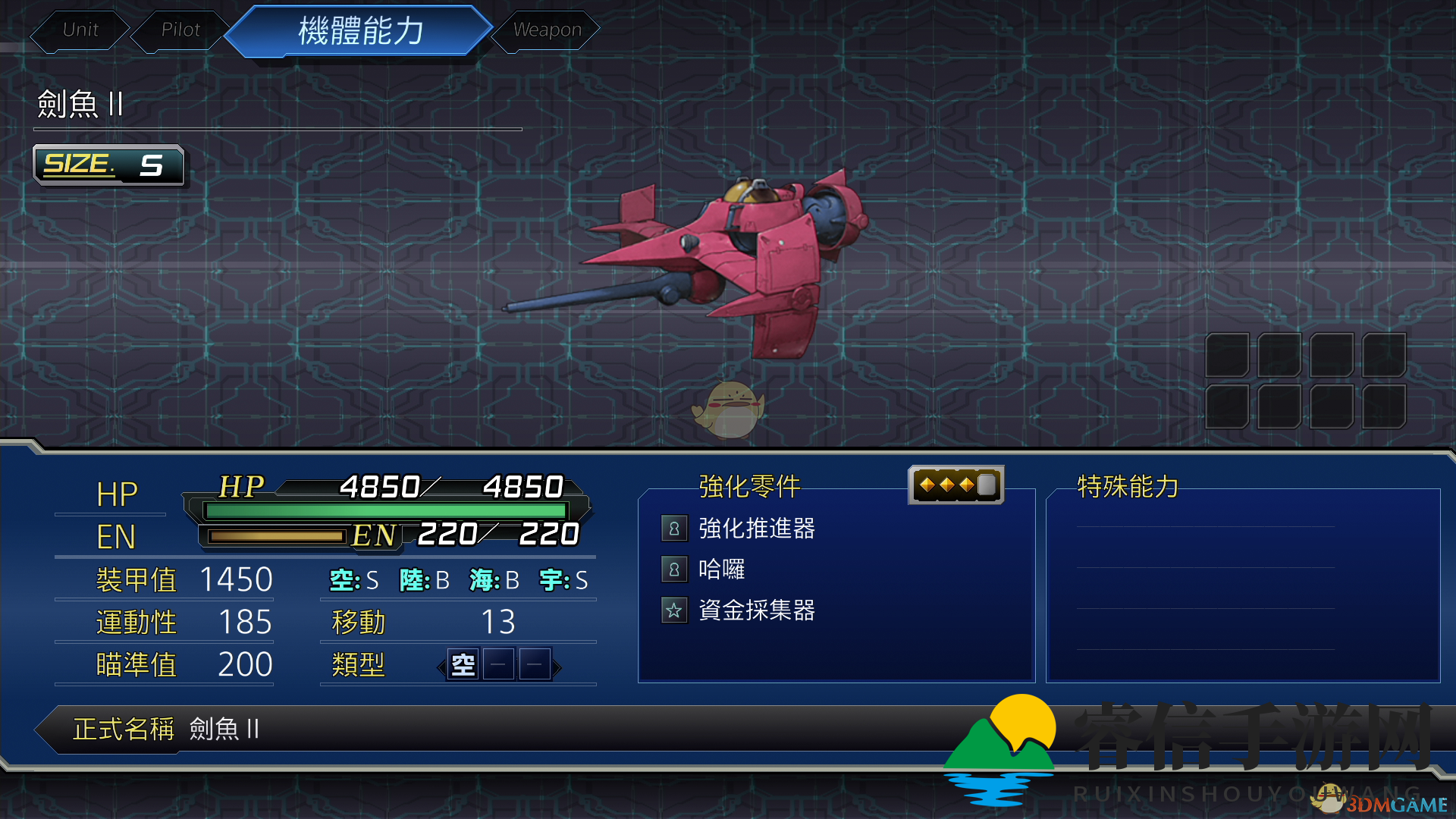Select the 強化推進器 enhancement part
1456x819 pixels.
(755, 529)
